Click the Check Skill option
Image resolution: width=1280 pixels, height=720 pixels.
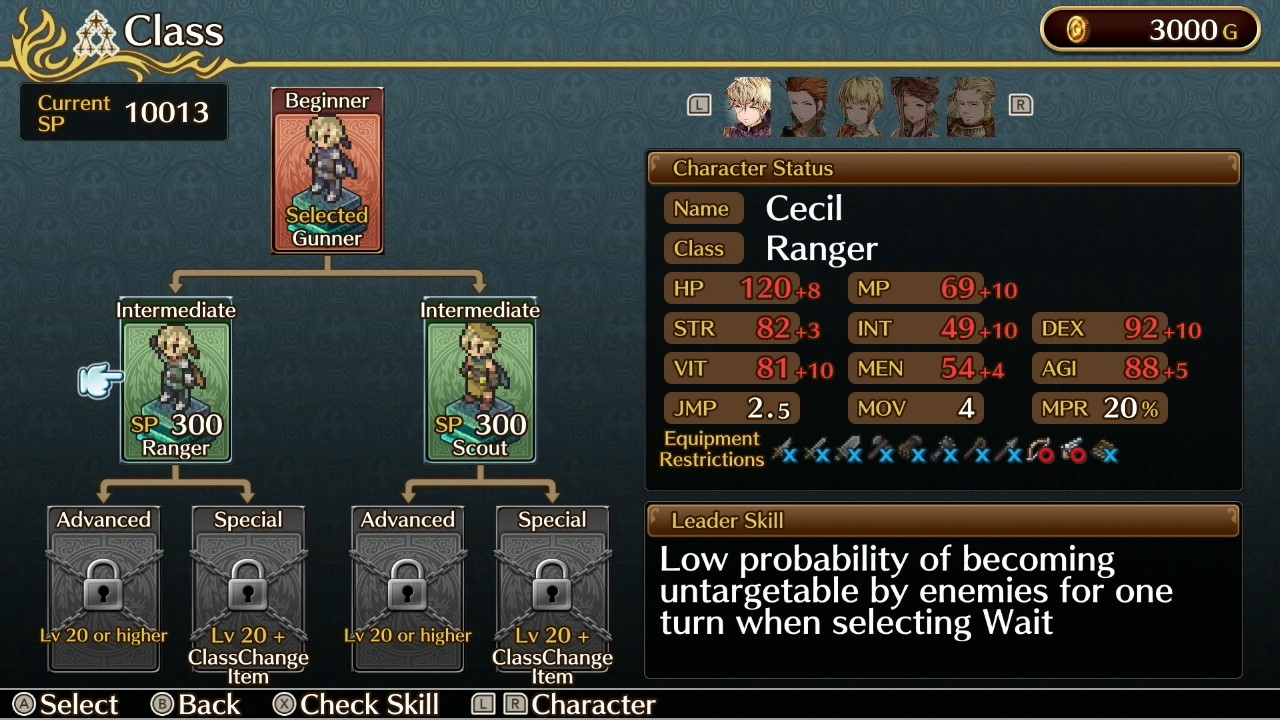pos(356,704)
